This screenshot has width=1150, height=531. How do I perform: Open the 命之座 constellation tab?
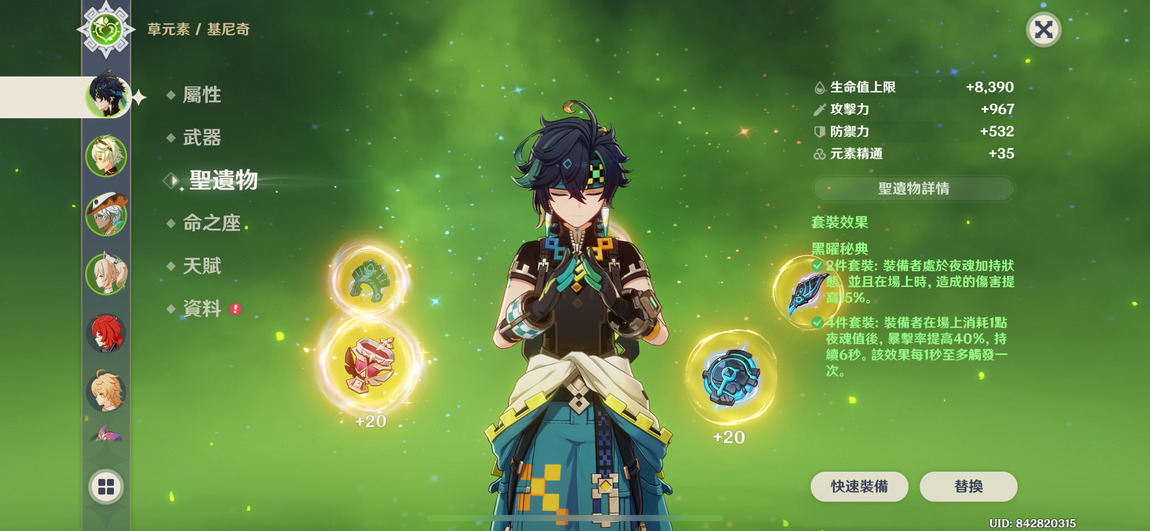click(x=211, y=223)
